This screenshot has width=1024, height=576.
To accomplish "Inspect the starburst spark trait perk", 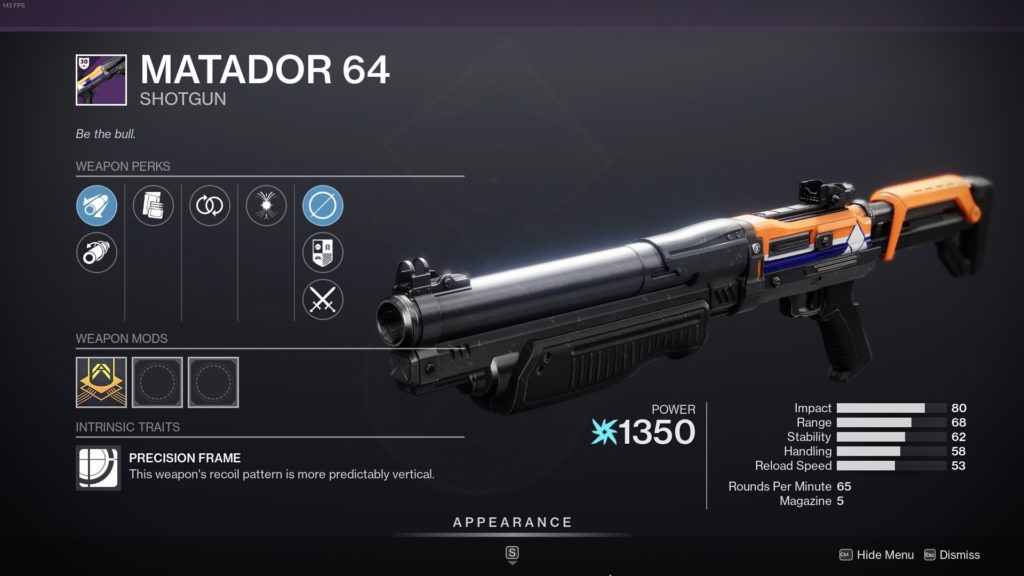I will 266,207.
